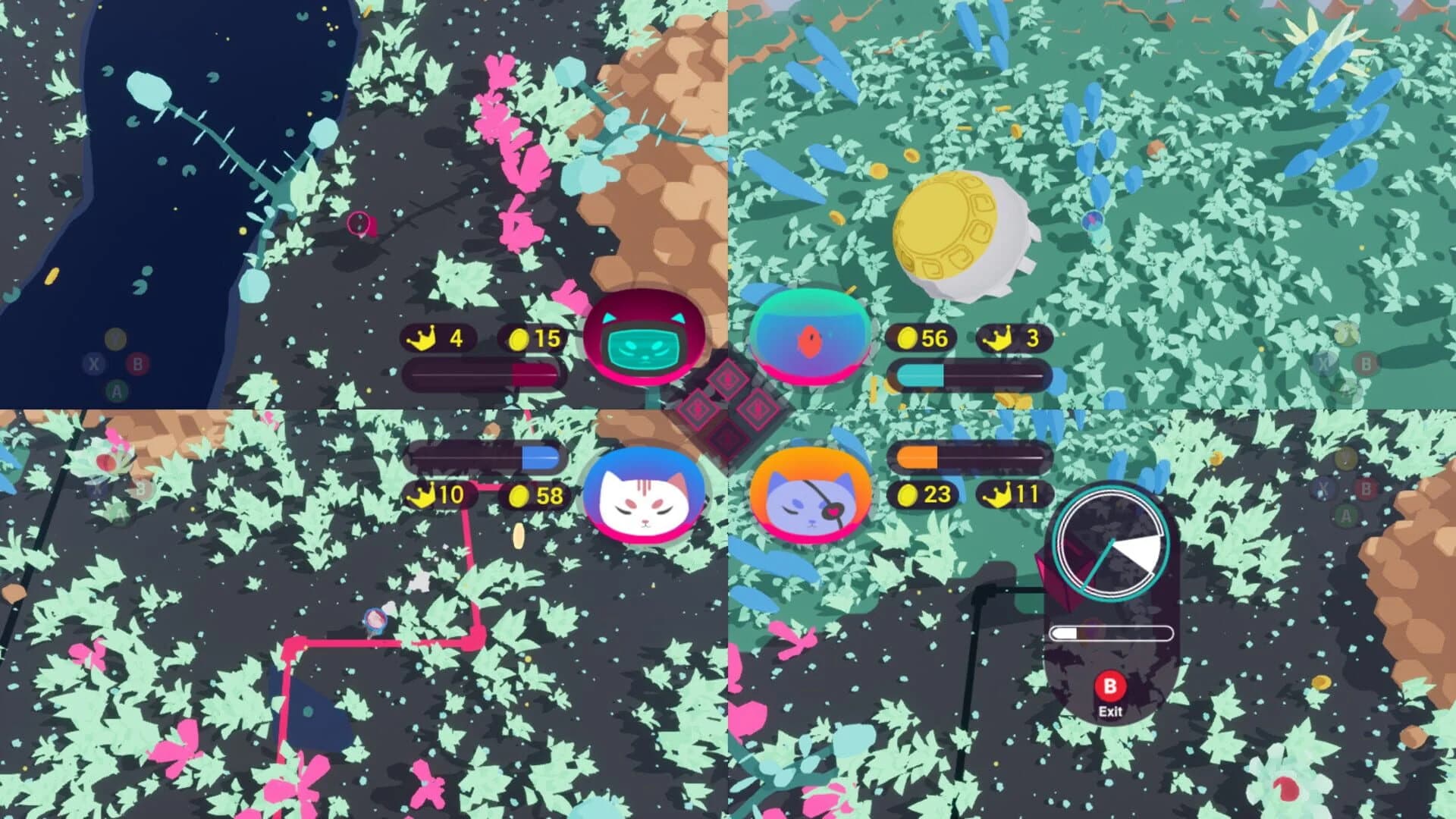Click the faded X button prompt
Screen dimensions: 1456x819
pos(94,364)
